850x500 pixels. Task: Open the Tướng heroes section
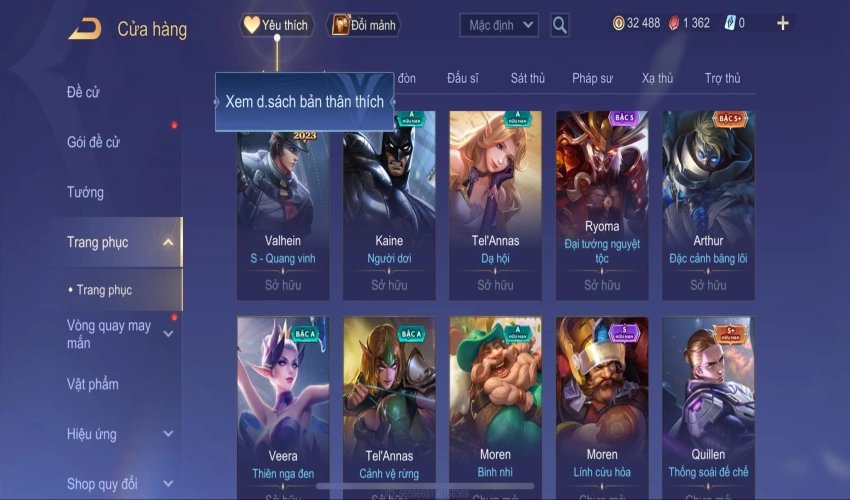[85, 192]
